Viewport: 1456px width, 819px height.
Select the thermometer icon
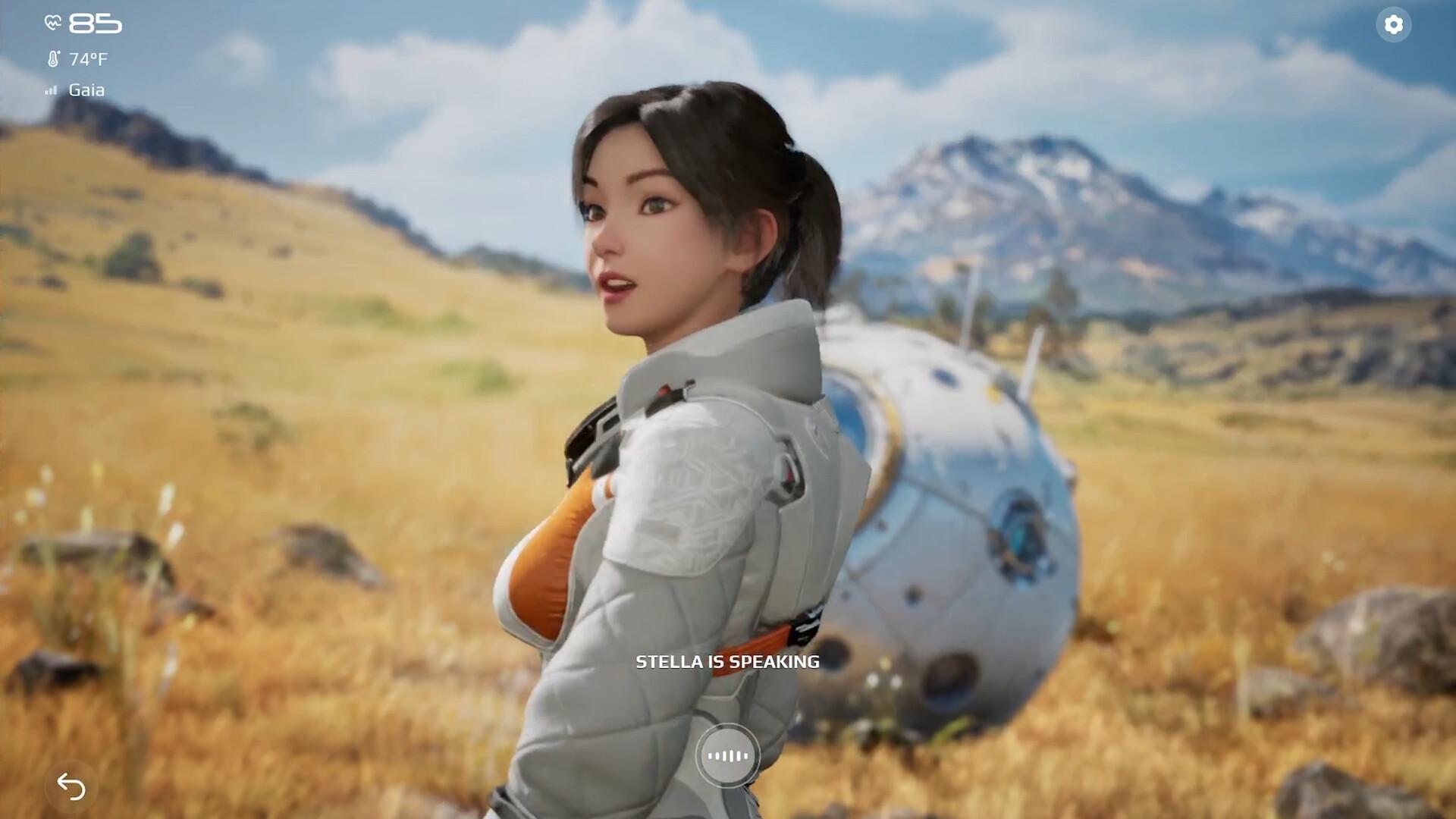tap(52, 58)
